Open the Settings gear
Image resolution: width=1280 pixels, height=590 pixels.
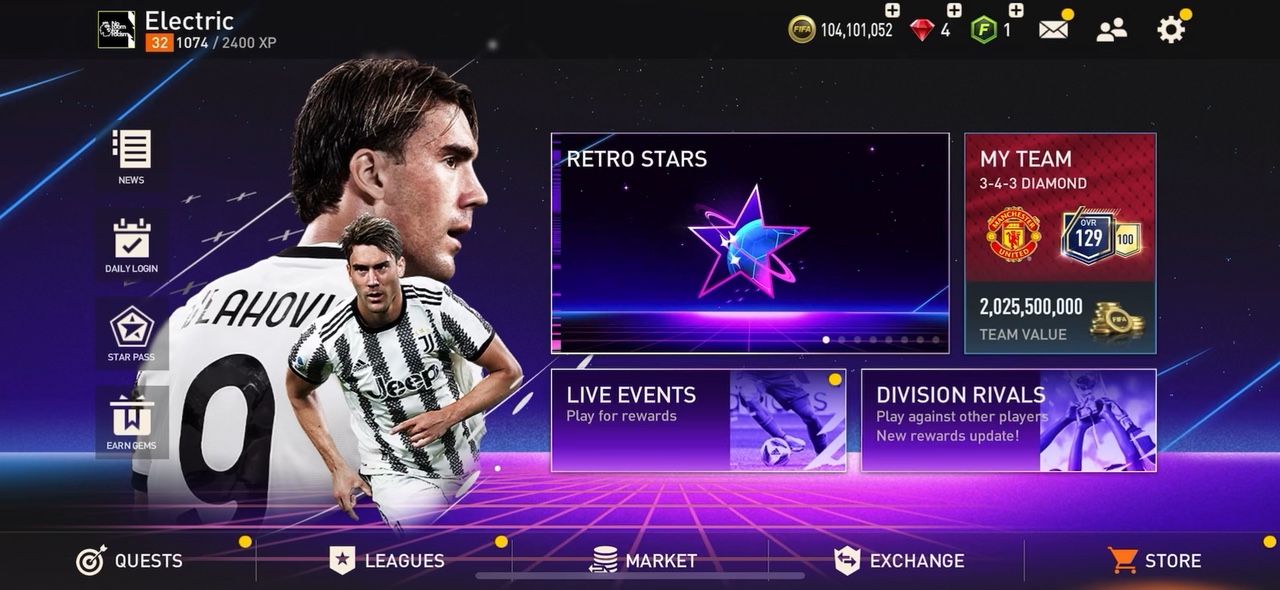1170,30
